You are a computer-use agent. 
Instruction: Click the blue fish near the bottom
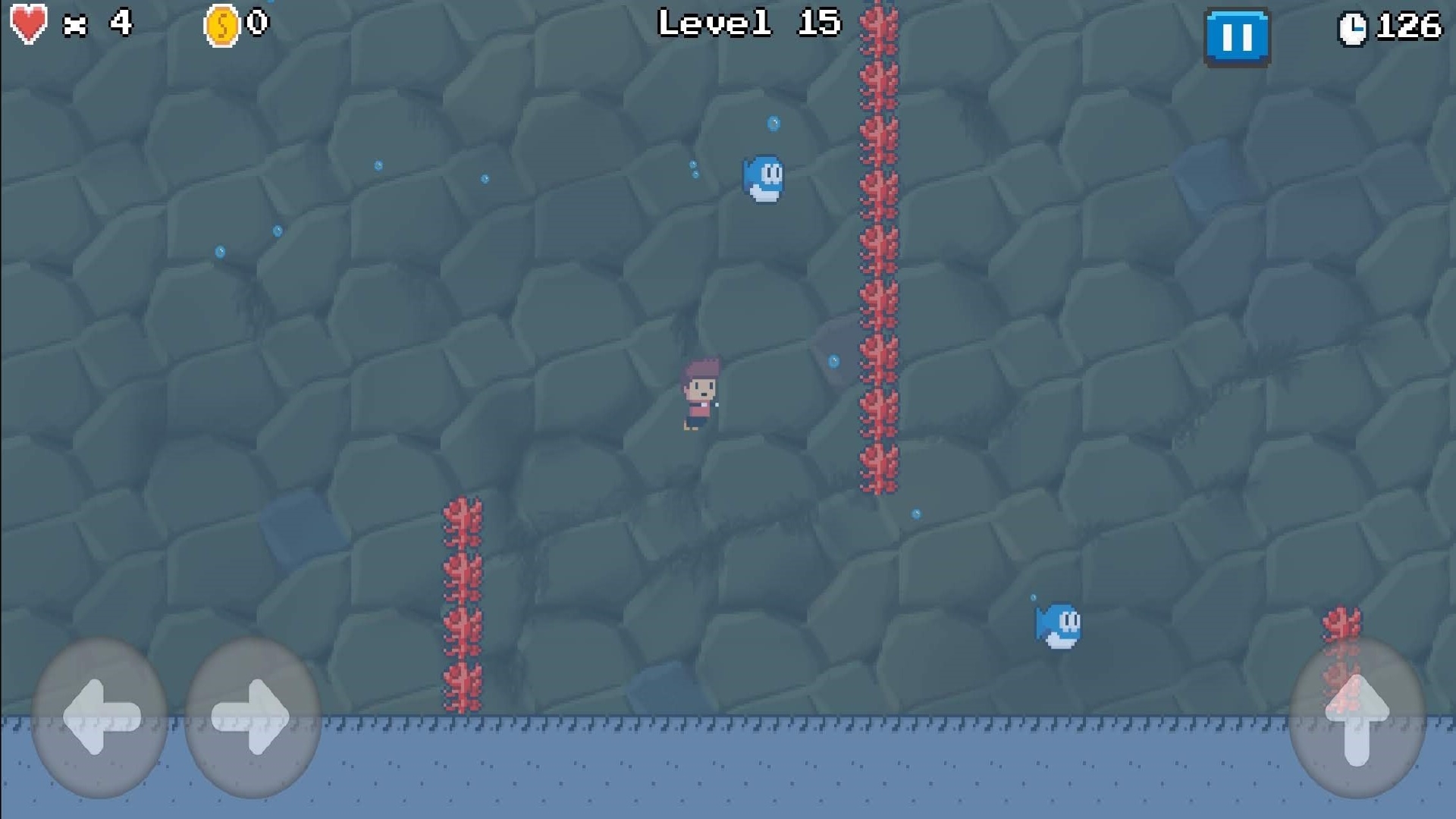[x=1059, y=626]
